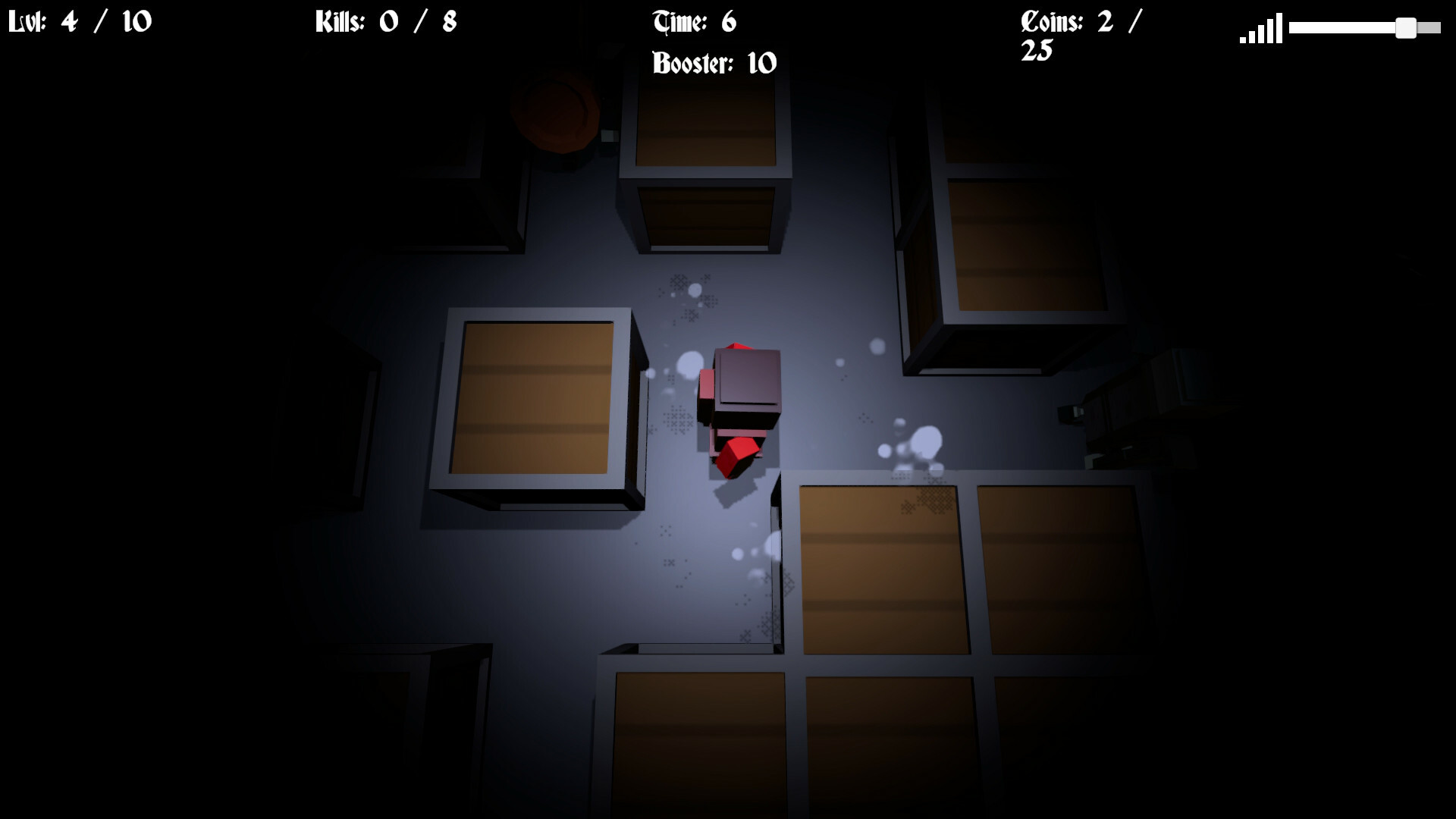
Task: Click the white filled portion of the slider
Action: [1342, 28]
